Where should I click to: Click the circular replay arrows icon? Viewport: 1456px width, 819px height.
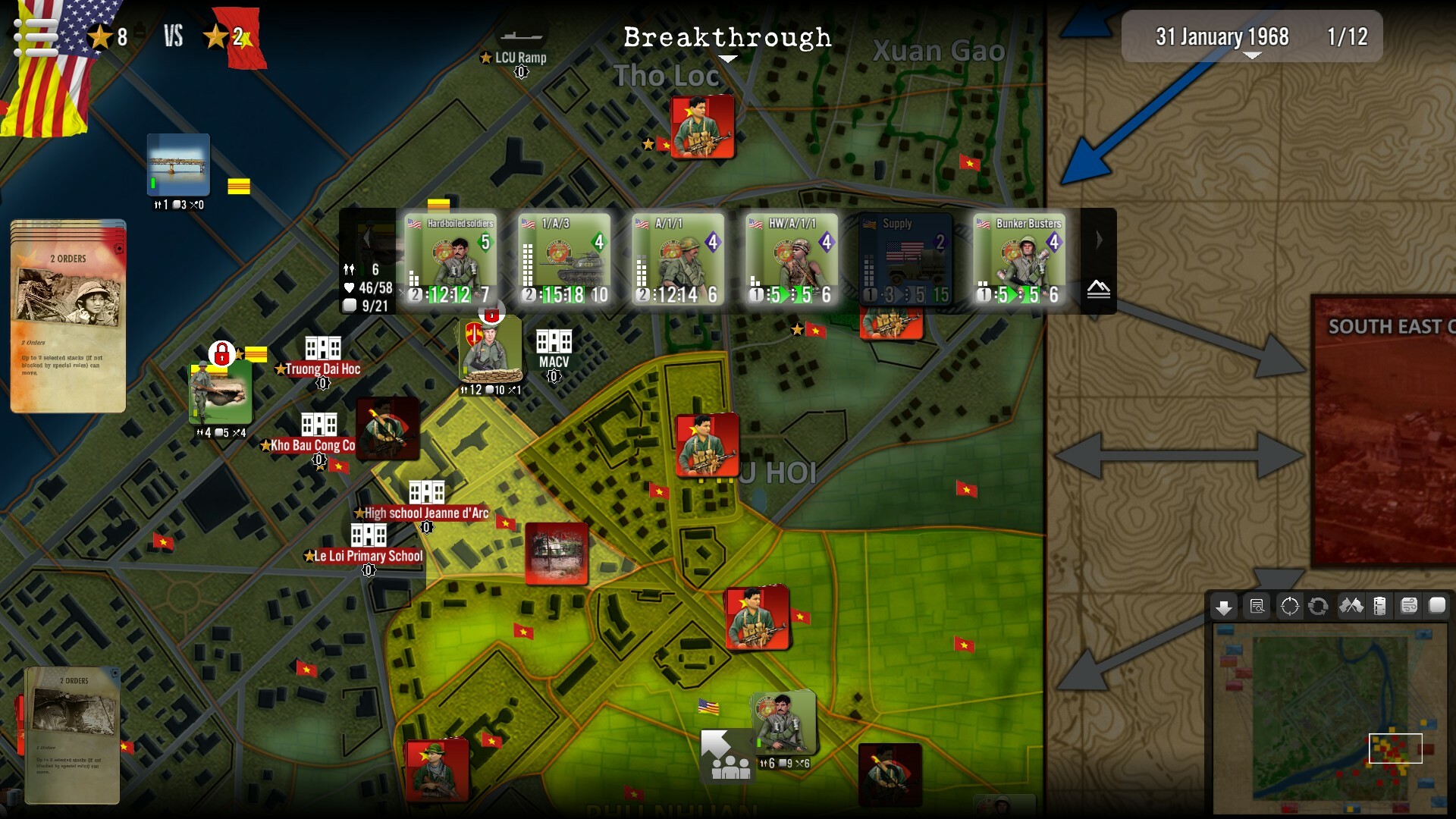coord(1319,606)
